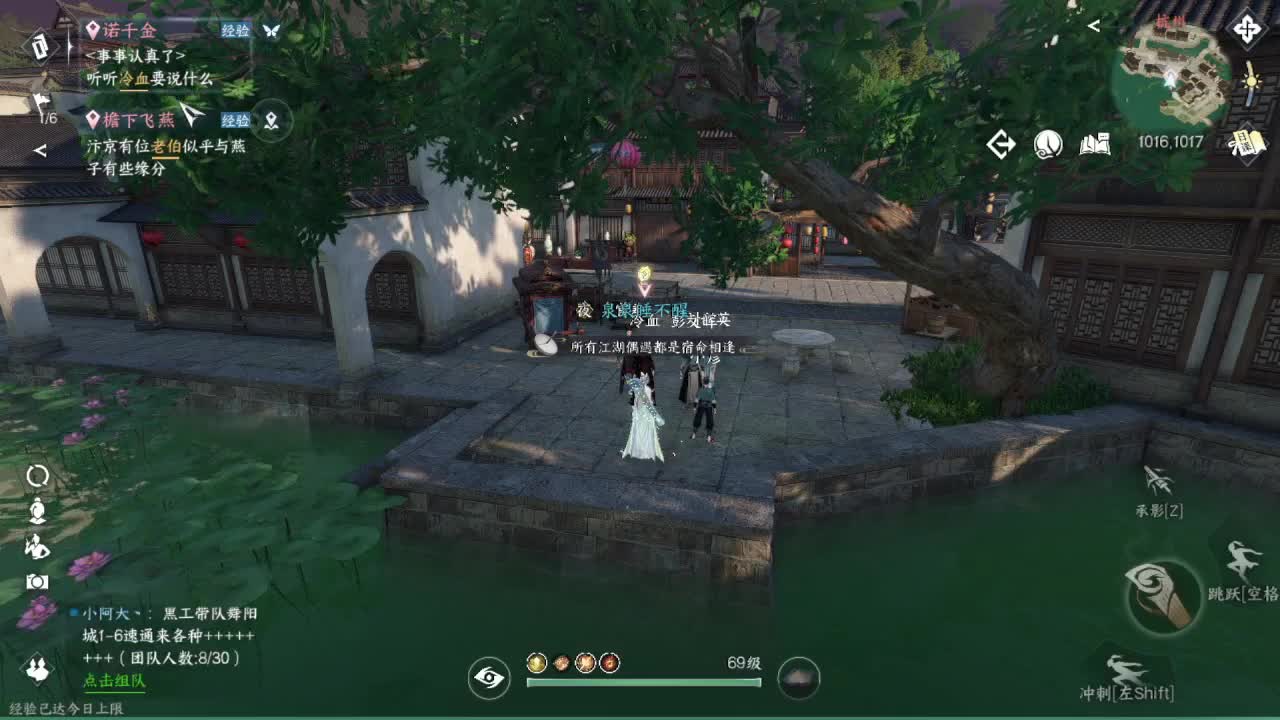Click the camera screenshot icon on left sidebar

[38, 581]
